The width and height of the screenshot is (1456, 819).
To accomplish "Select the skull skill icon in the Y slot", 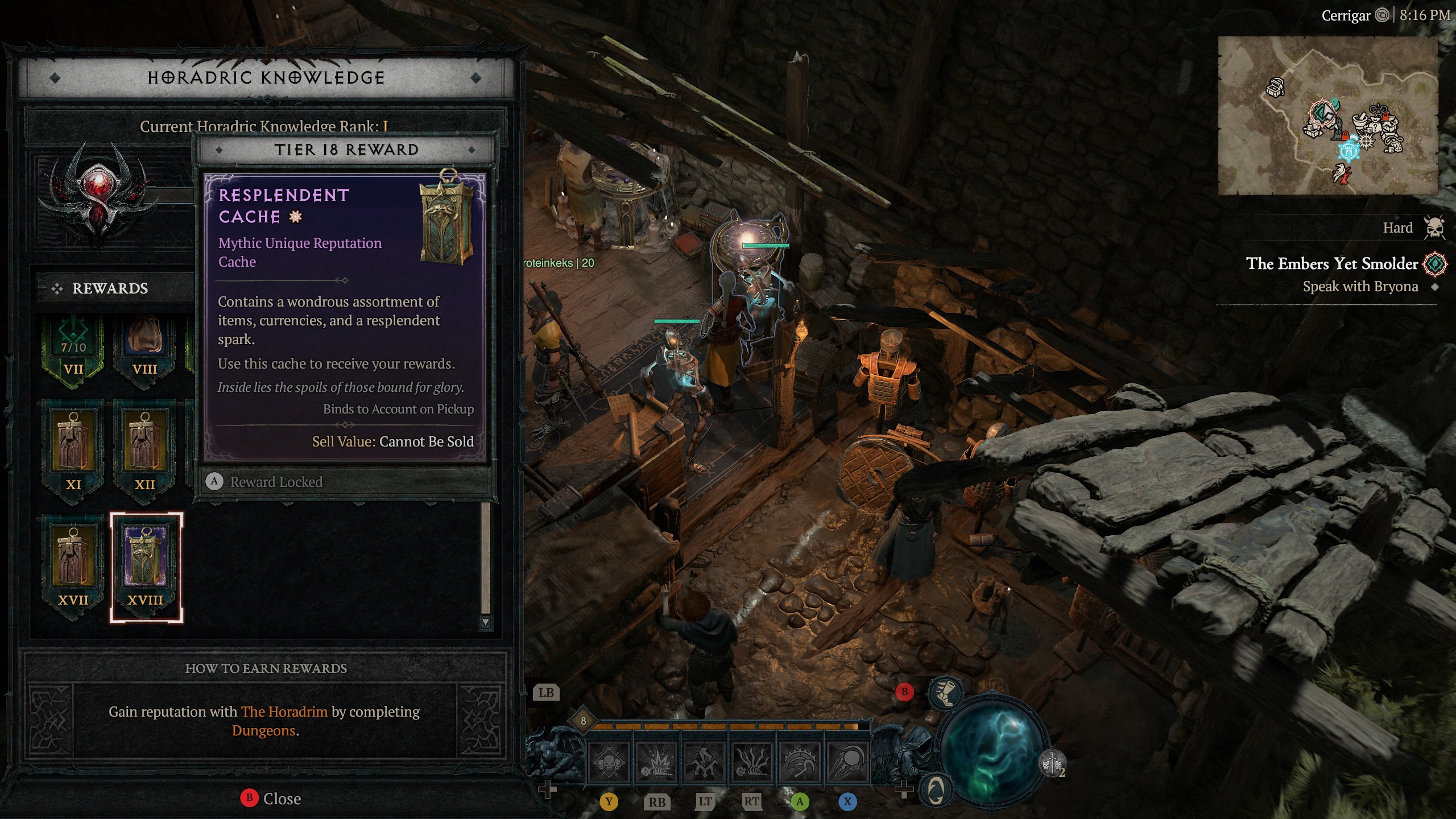I will tap(609, 764).
